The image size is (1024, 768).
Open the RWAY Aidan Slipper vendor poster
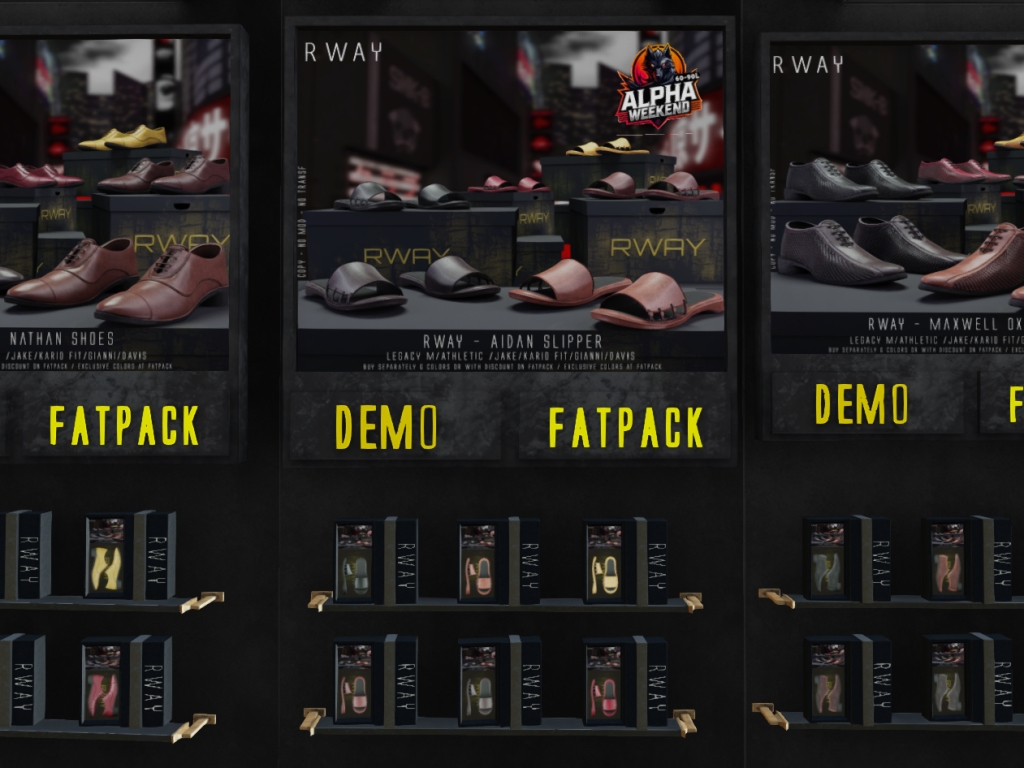coord(511,200)
